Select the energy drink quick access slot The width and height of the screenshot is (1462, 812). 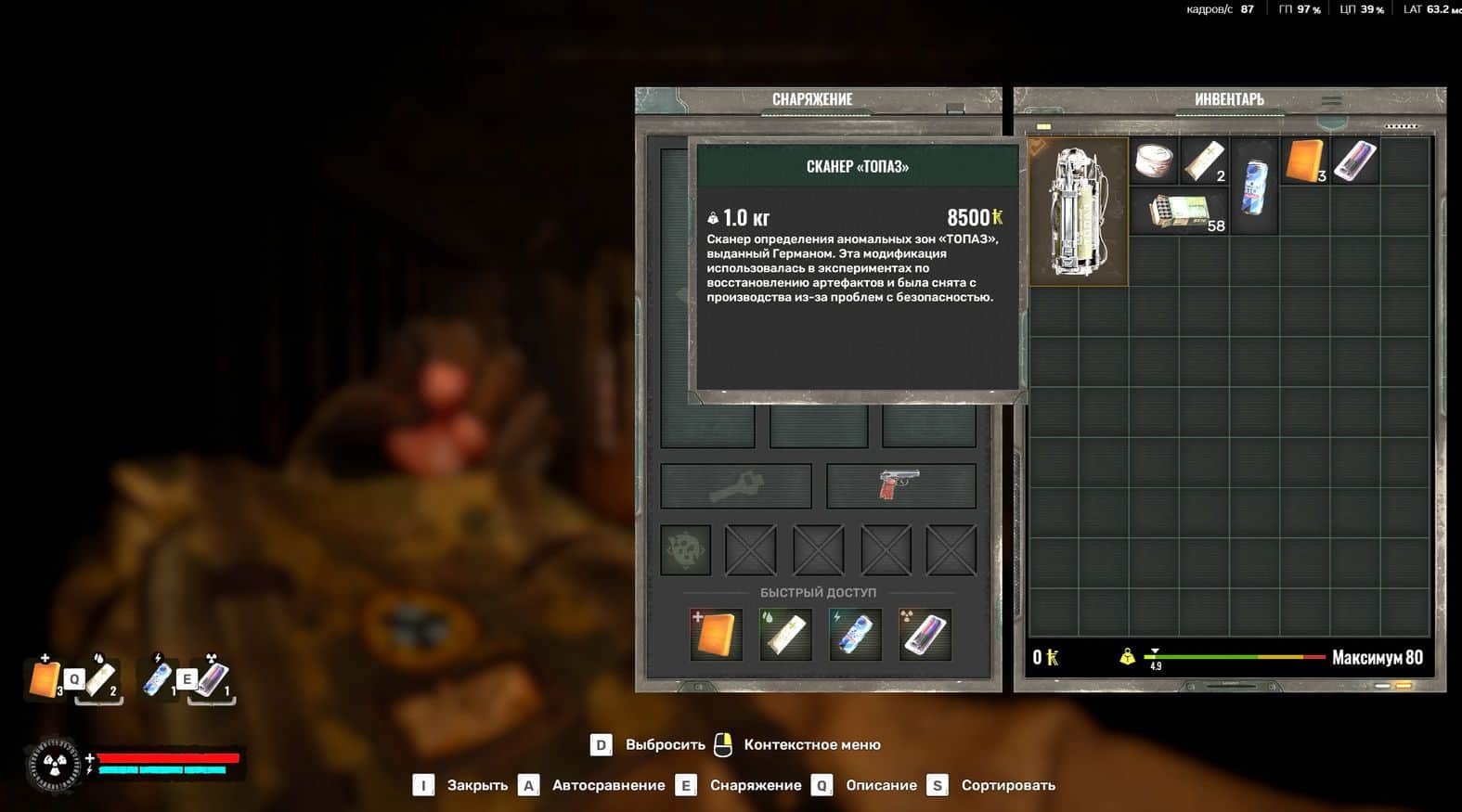pos(855,635)
